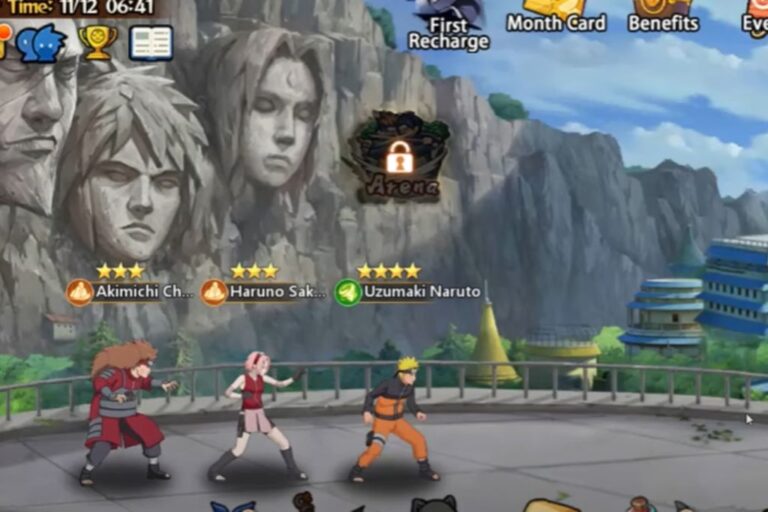Image resolution: width=768 pixels, height=512 pixels.
Task: Select the Uzumaki Naruto name tag
Action: [x=408, y=292]
